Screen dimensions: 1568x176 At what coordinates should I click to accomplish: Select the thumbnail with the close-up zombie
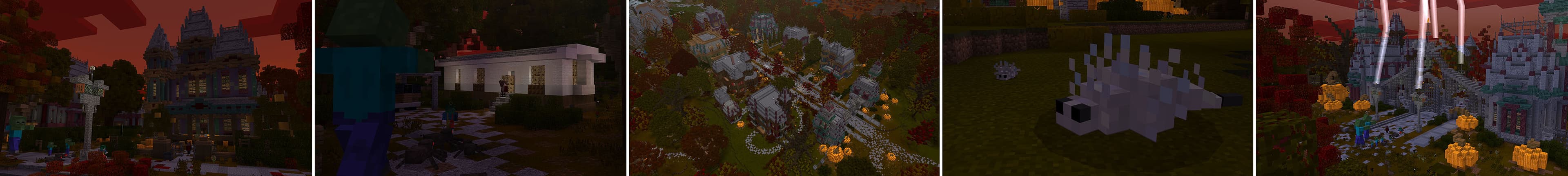[x=470, y=88]
